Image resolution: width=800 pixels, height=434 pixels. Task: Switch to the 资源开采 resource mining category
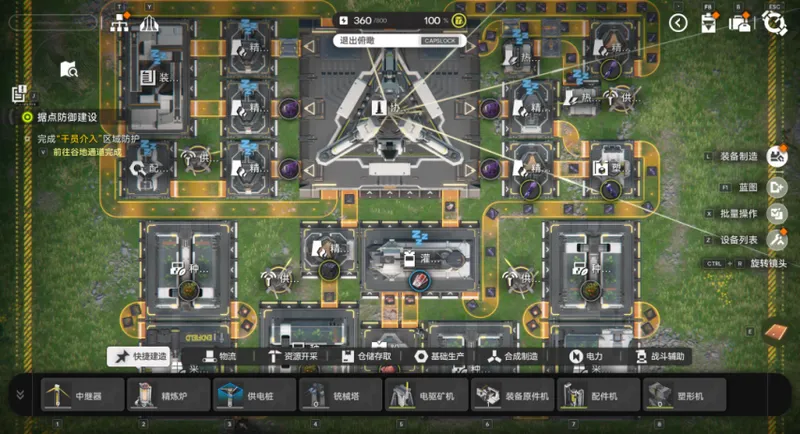point(298,356)
